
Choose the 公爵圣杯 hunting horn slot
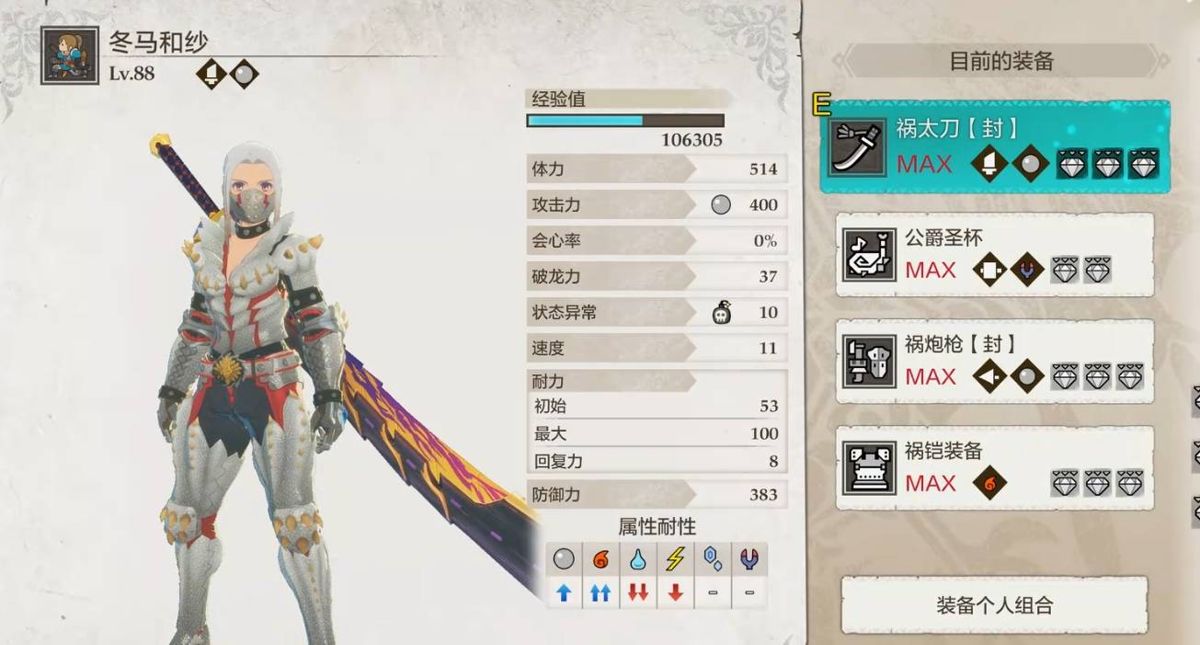(x=994, y=255)
